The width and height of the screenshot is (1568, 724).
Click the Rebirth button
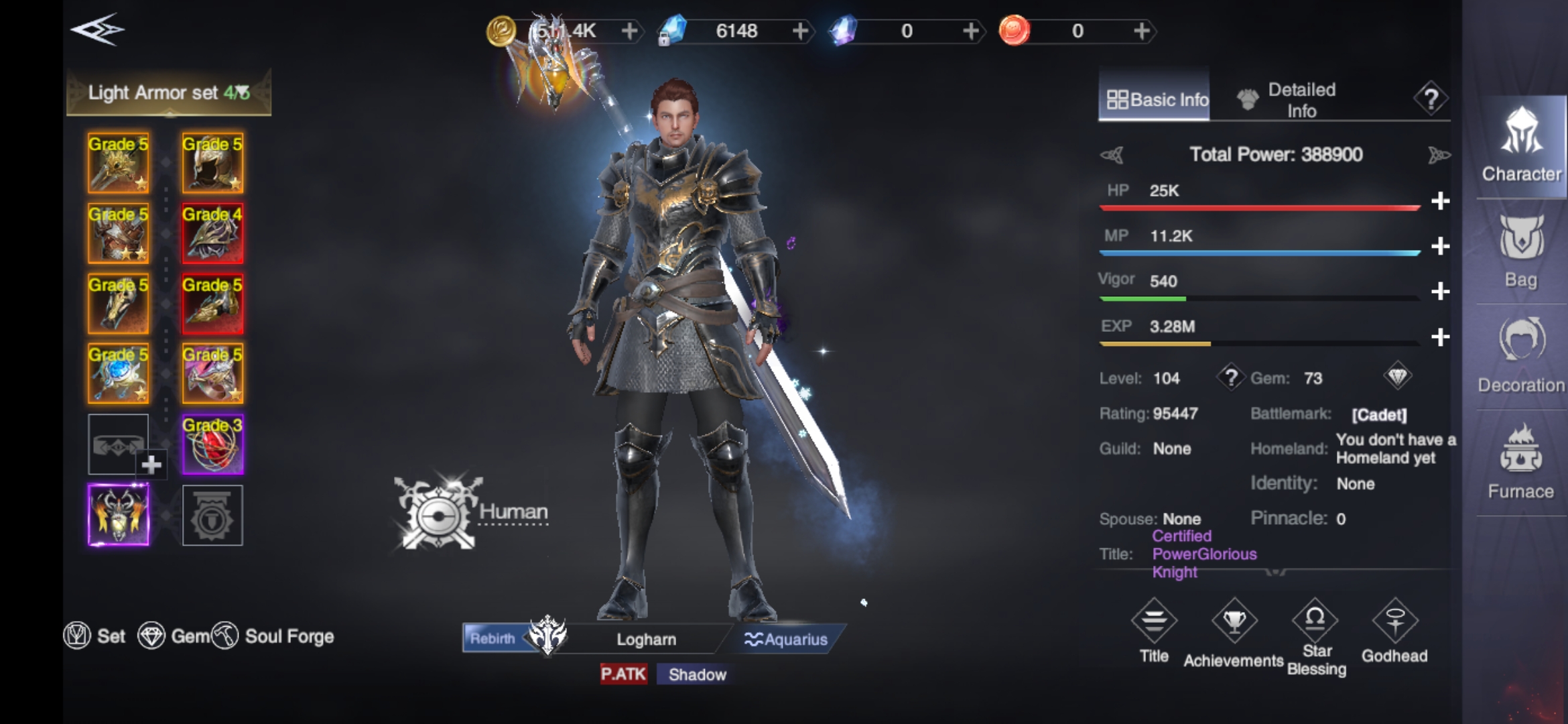493,638
